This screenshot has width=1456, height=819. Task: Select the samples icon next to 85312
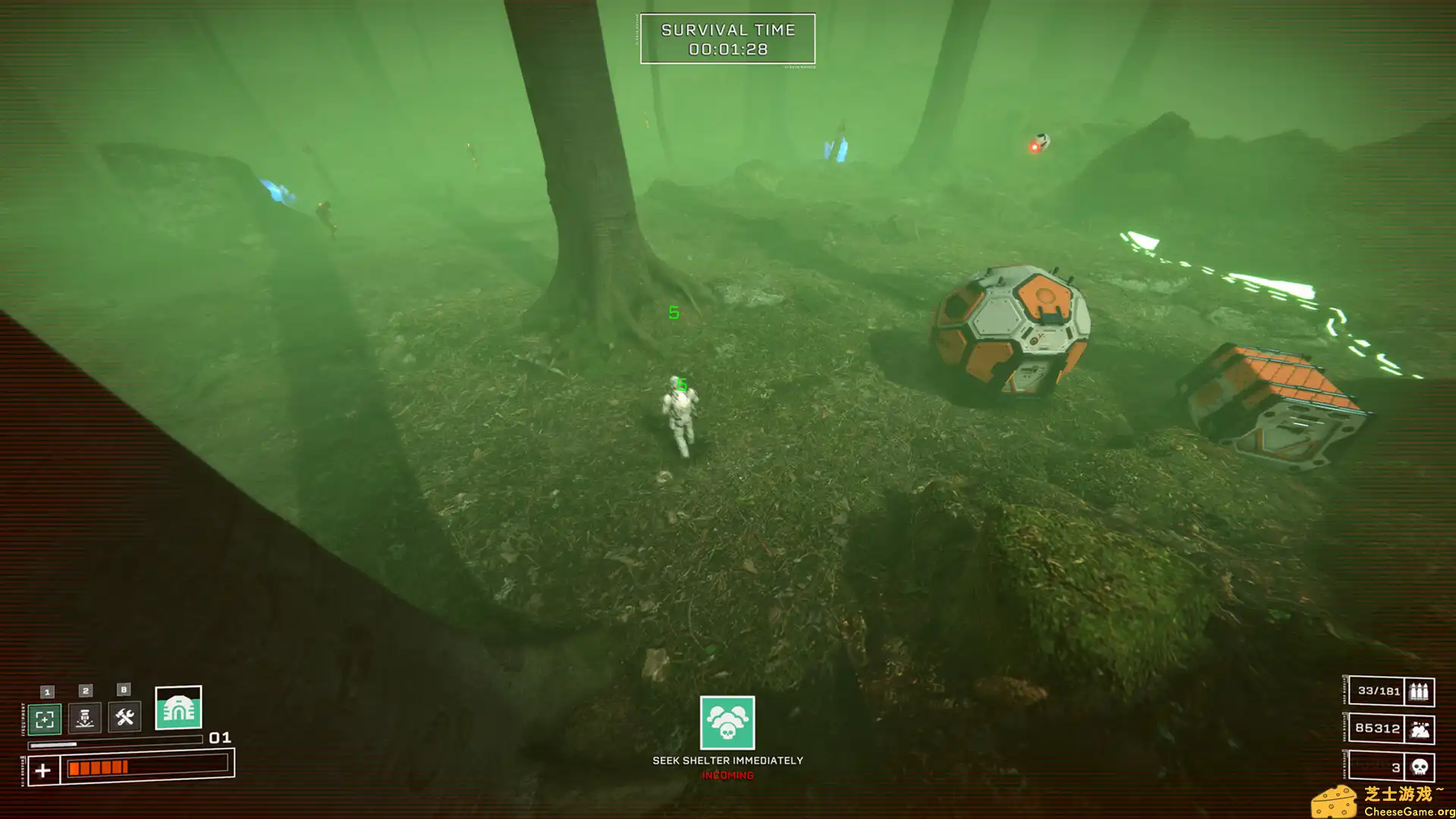(1420, 727)
